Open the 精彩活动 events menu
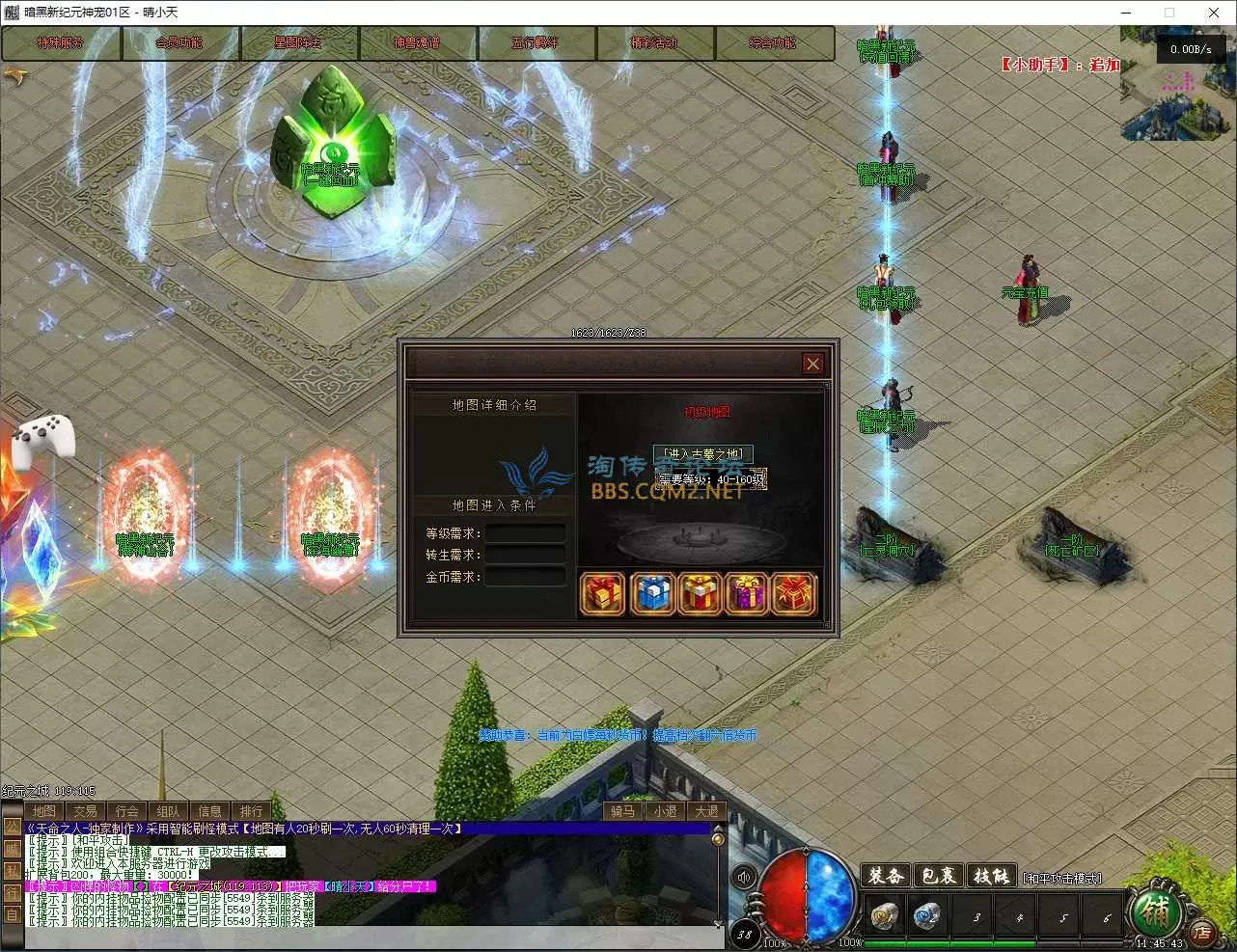The image size is (1237, 952). [654, 43]
